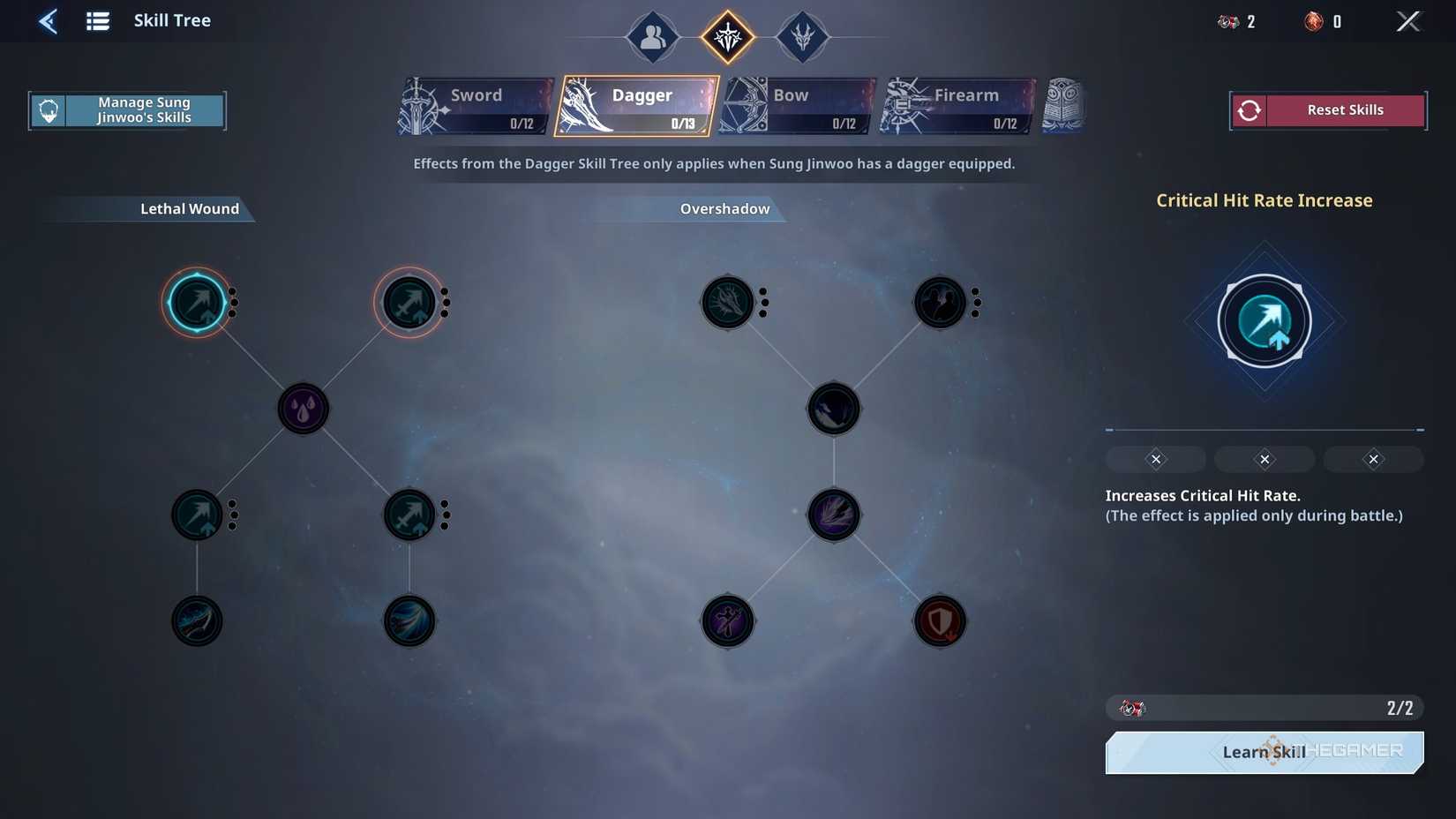The width and height of the screenshot is (1456, 819).
Task: Open Manage Sung Jinwoo's Skills
Action: [127, 109]
